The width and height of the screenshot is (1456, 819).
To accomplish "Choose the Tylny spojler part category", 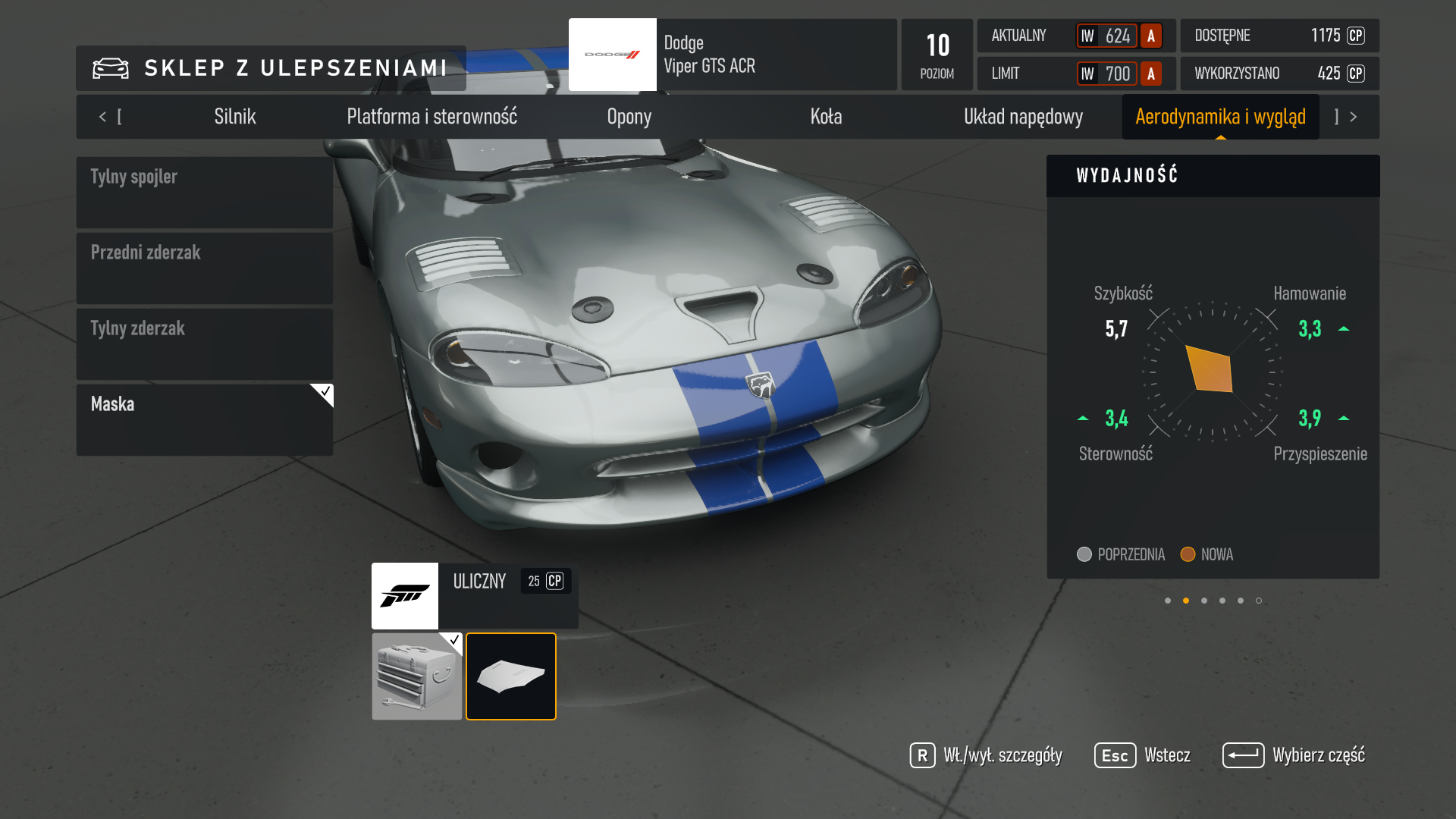I will click(x=205, y=193).
